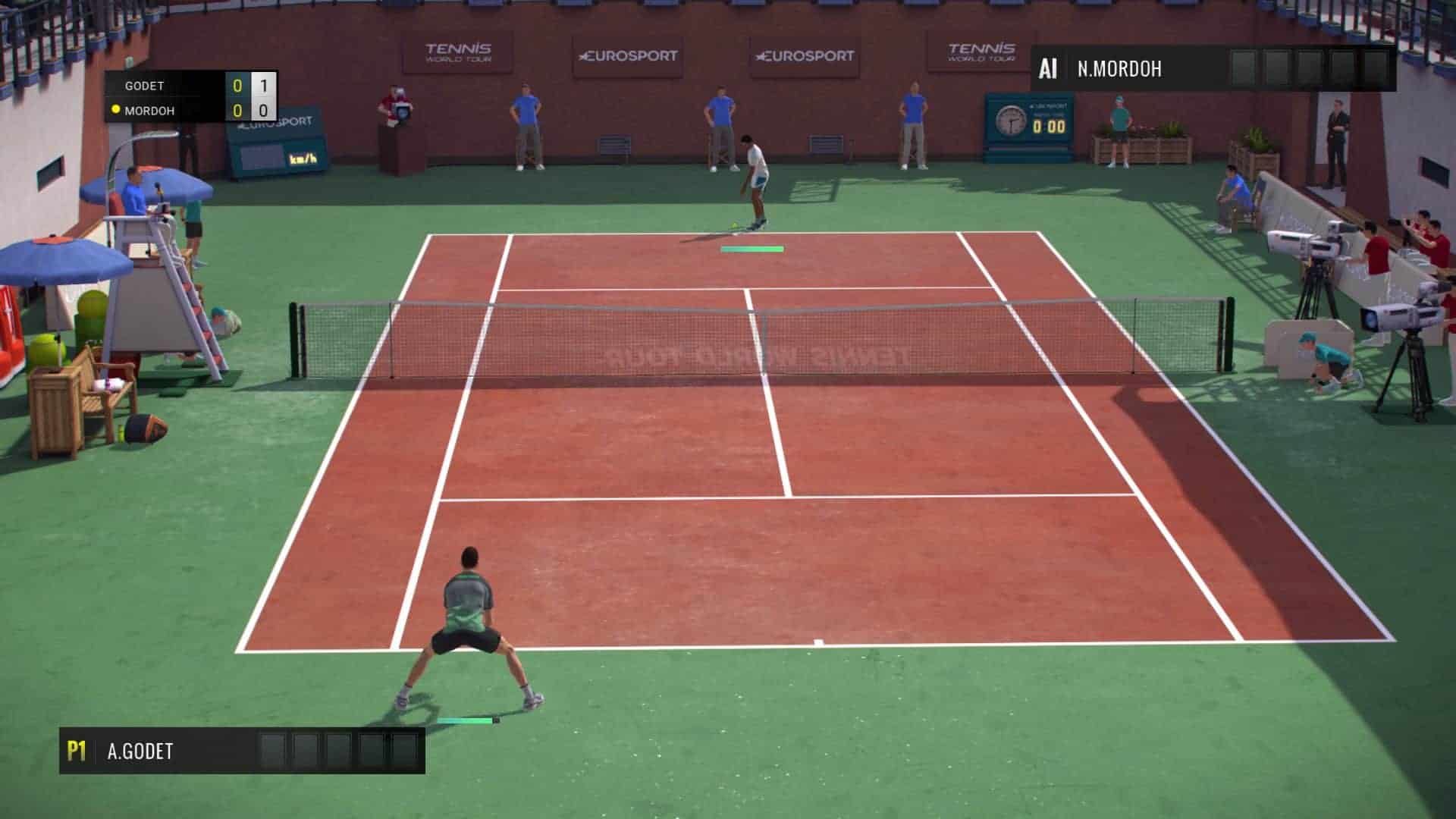The width and height of the screenshot is (1456, 819).
Task: Select the AI N.MORDOH player panel
Action: pos(1213,69)
